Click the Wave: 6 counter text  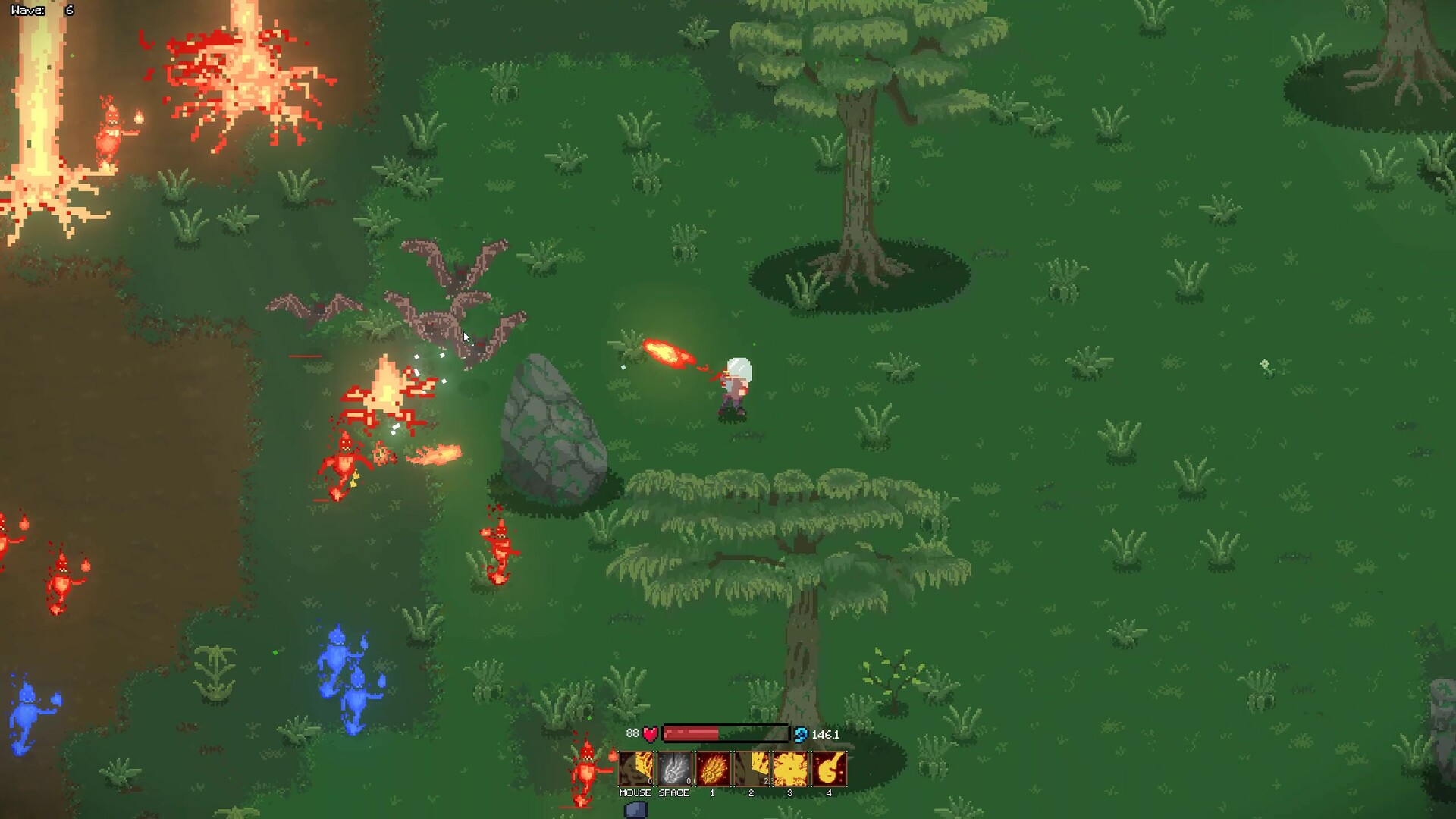[42, 11]
